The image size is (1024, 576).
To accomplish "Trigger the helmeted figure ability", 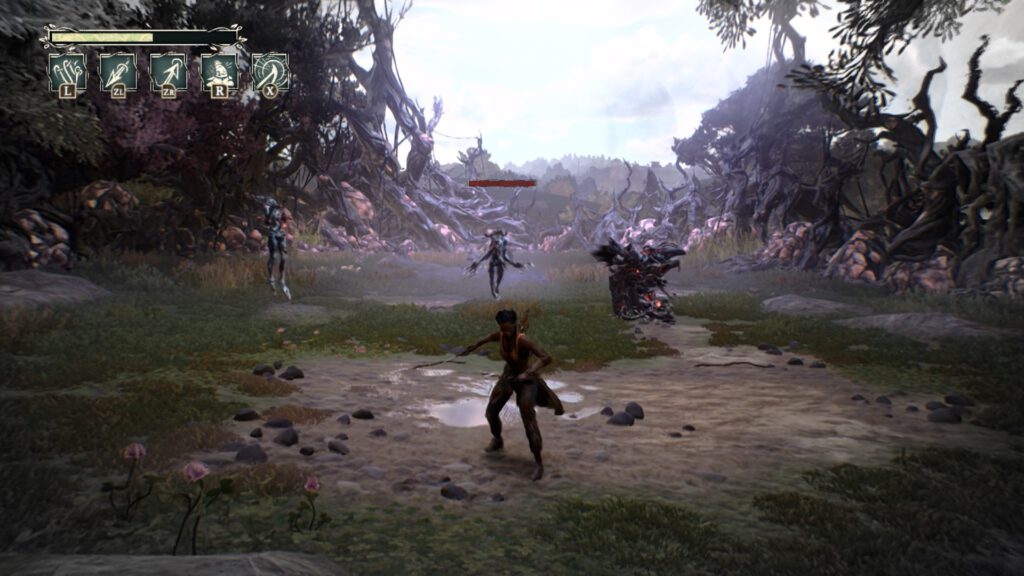I will (219, 72).
